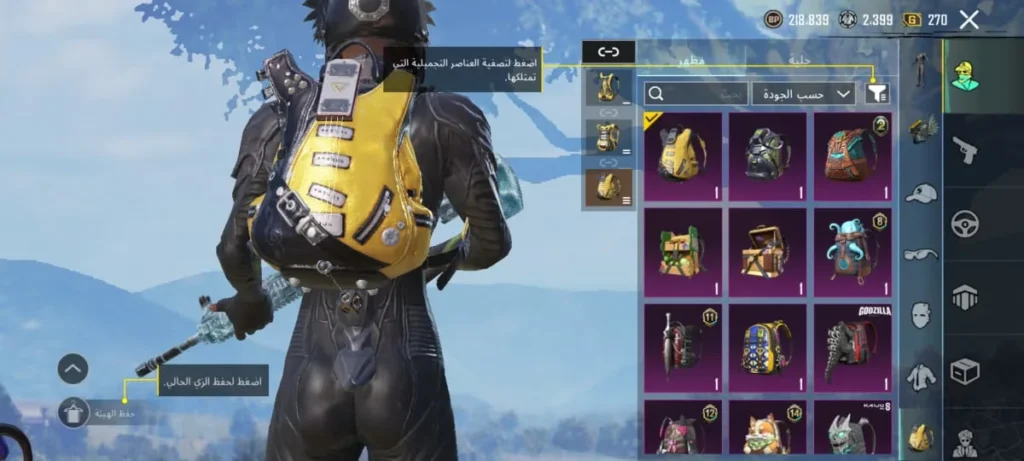Click the filter funnel button
This screenshot has height=461, width=1024.
[x=877, y=93]
